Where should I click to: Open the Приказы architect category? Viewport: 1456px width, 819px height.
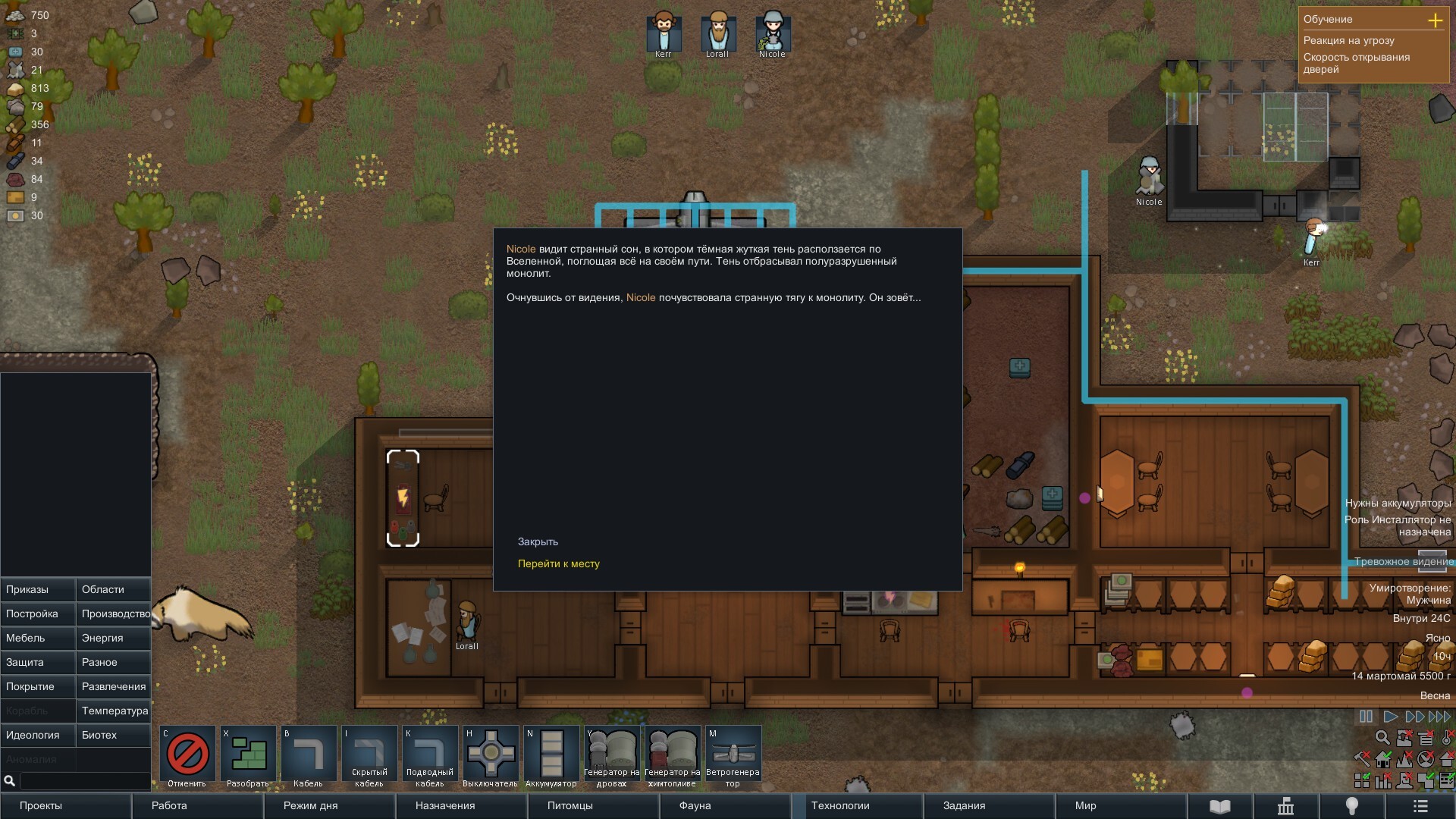click(38, 589)
